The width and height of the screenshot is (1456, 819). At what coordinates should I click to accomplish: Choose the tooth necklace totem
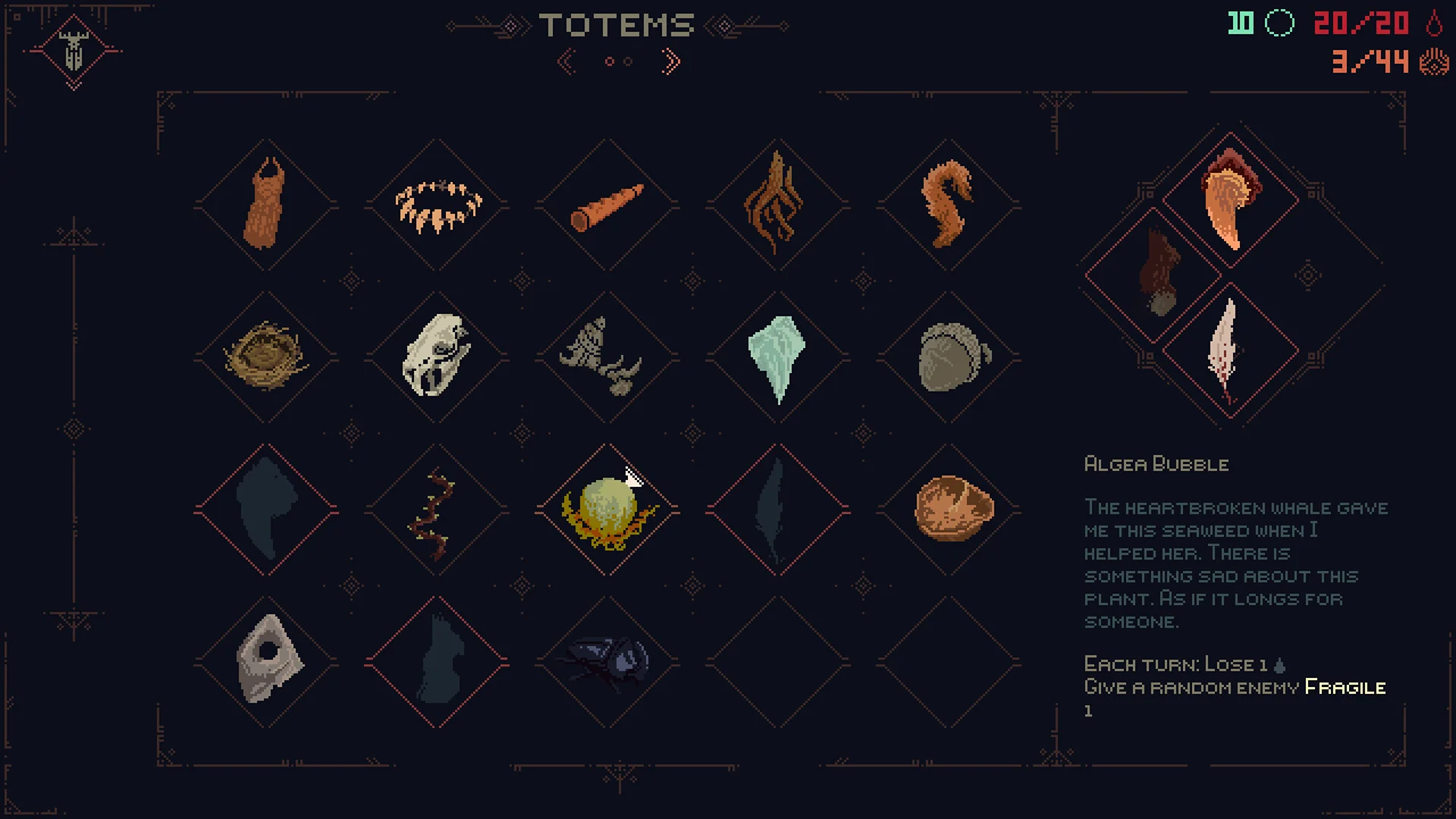[438, 206]
